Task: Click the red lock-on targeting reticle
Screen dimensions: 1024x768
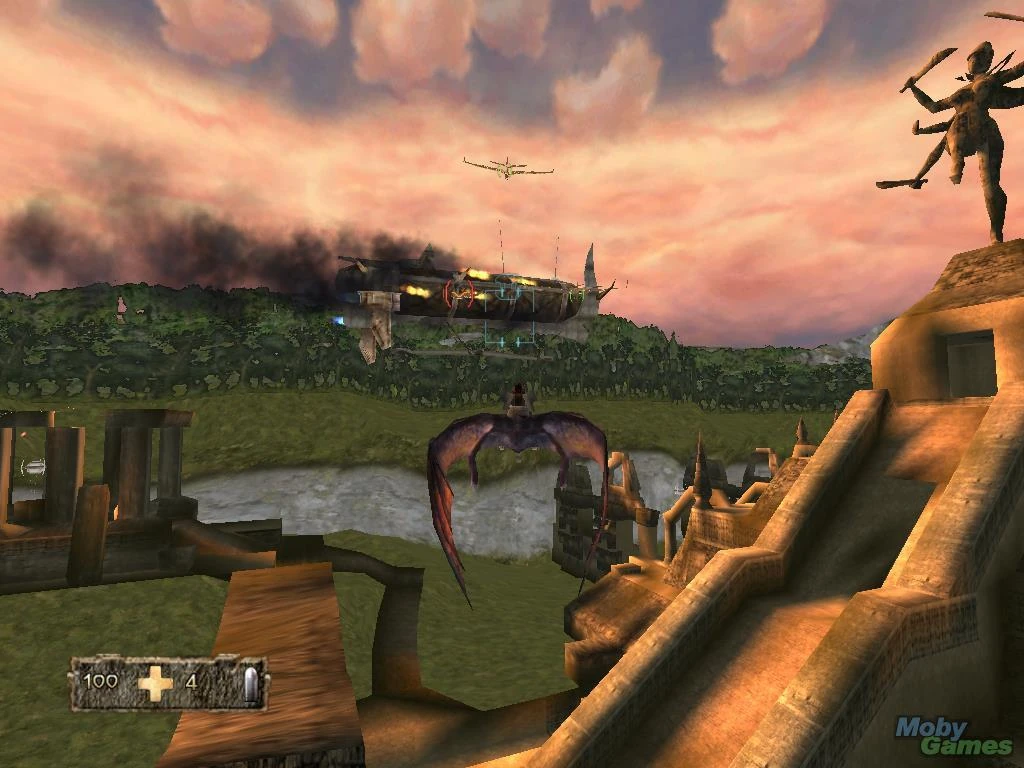Action: [x=460, y=292]
